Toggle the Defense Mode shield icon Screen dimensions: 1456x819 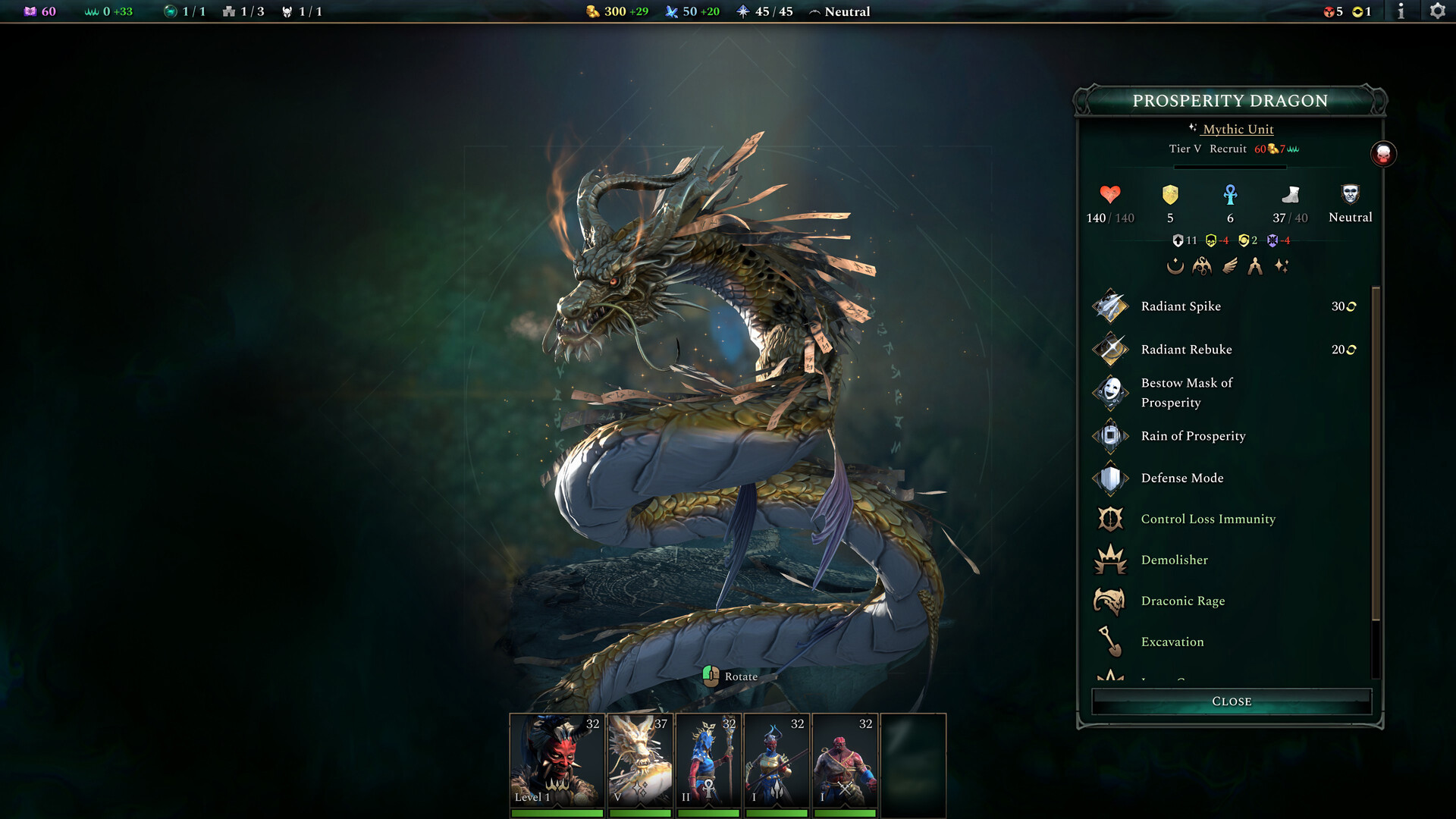pyautogui.click(x=1110, y=478)
